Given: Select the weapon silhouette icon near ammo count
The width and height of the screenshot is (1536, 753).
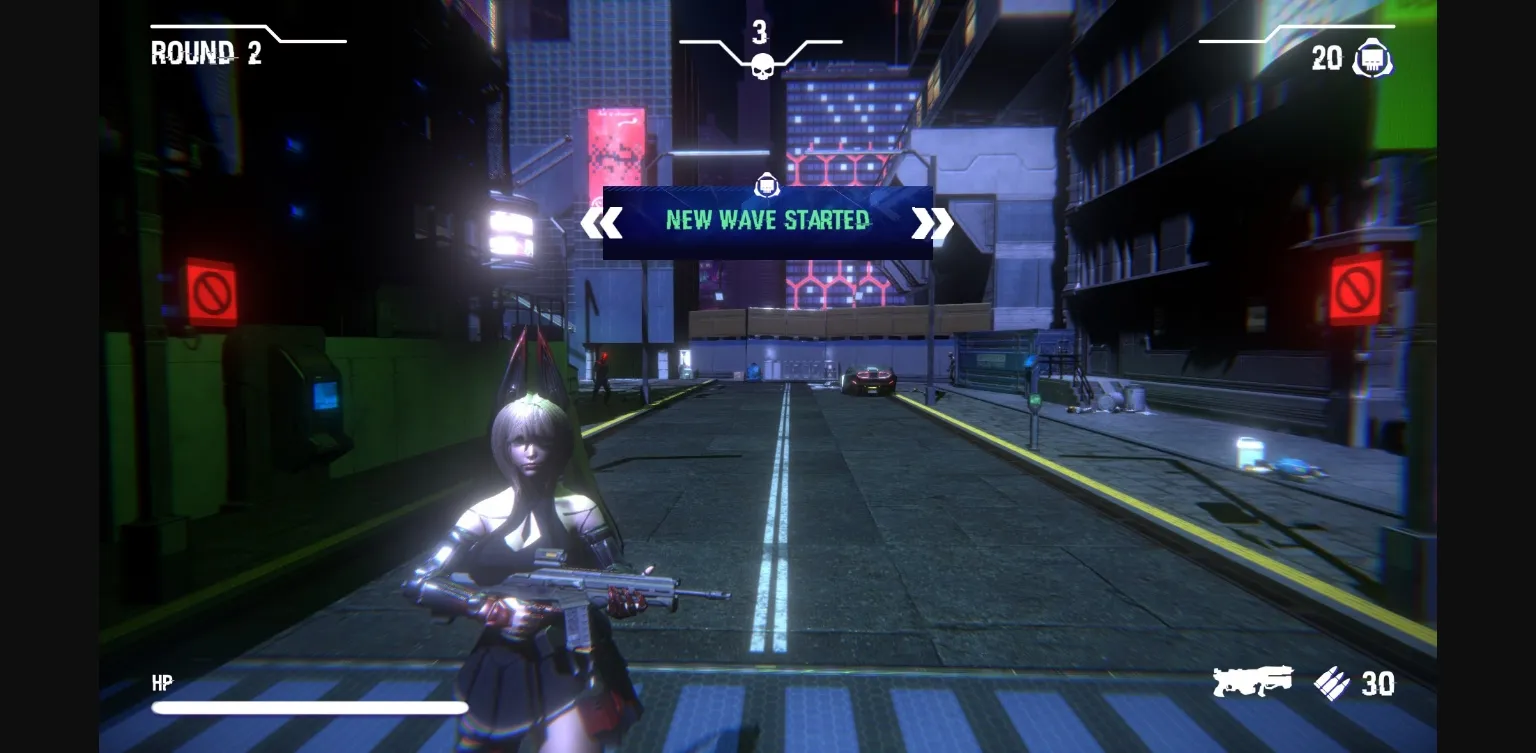Looking at the screenshot, I should tap(1252, 683).
